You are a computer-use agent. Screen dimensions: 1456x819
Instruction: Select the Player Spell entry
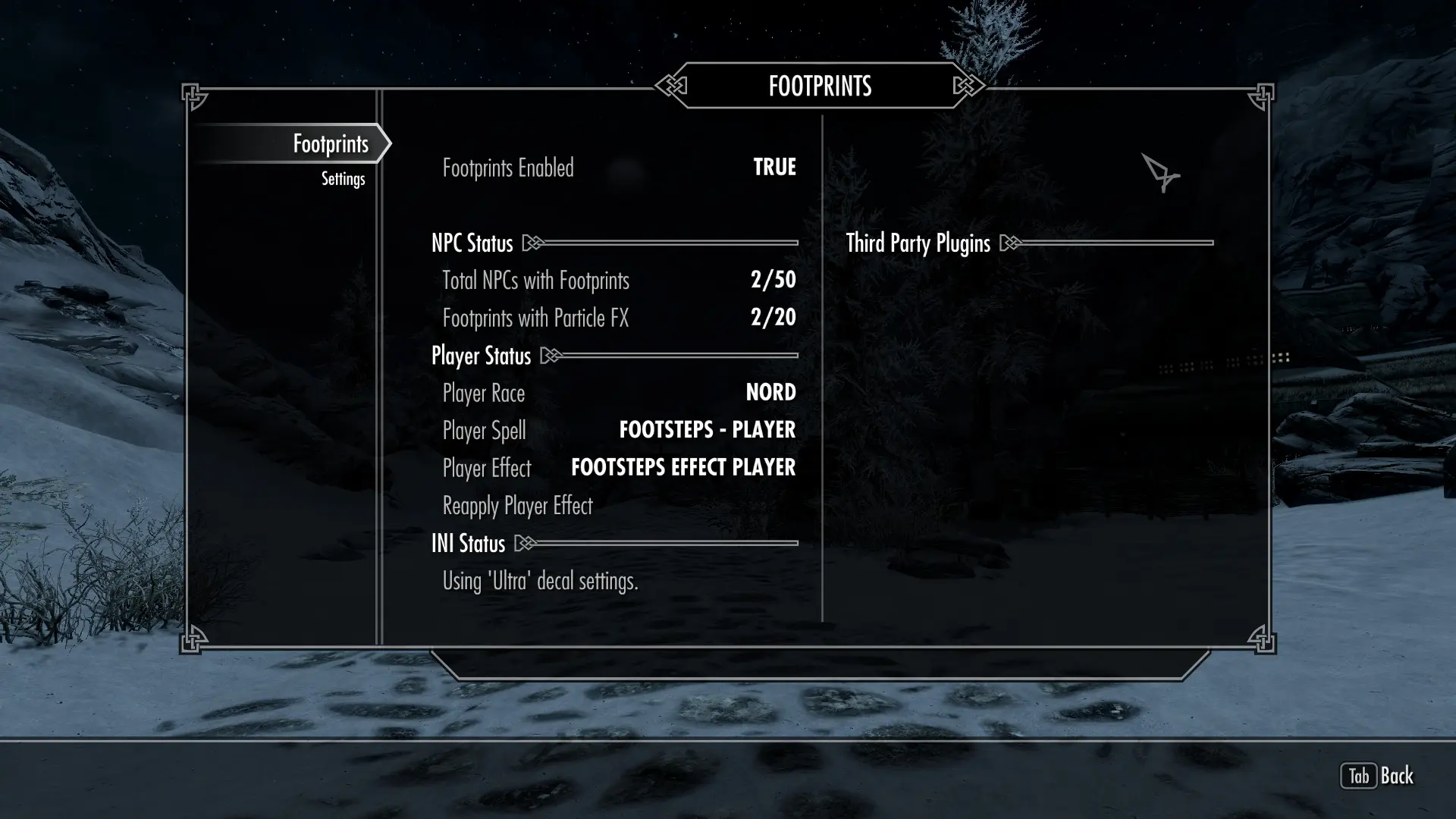pos(618,430)
